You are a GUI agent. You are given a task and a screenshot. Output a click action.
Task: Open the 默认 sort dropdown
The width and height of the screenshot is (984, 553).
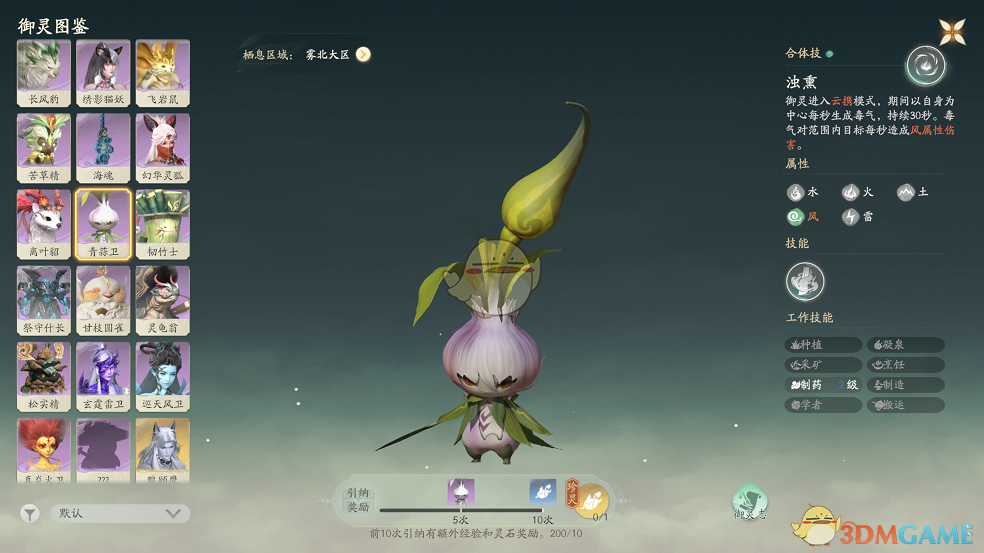coord(119,513)
